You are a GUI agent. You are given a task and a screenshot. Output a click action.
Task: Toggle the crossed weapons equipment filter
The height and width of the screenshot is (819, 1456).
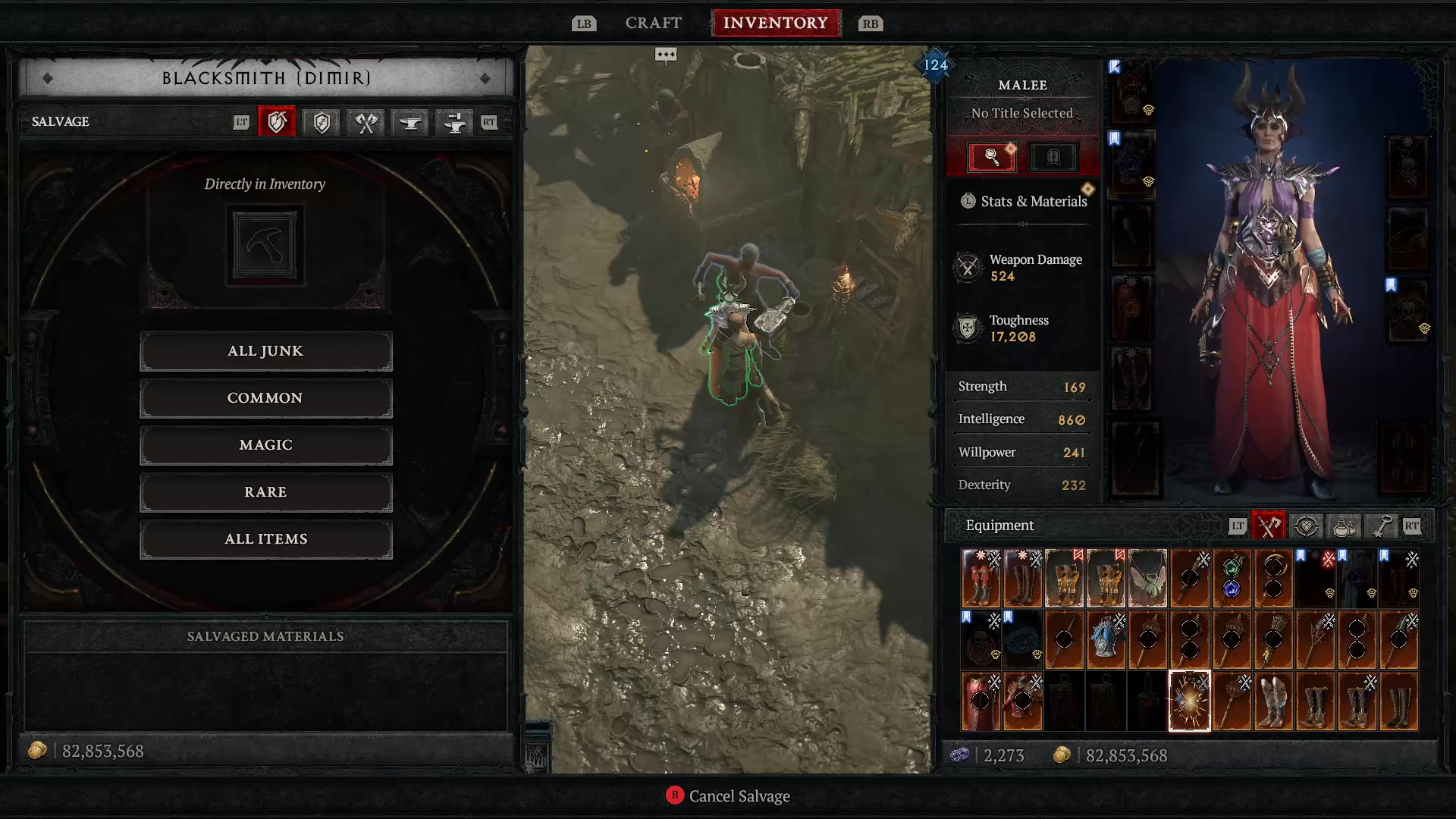pos(1269,526)
